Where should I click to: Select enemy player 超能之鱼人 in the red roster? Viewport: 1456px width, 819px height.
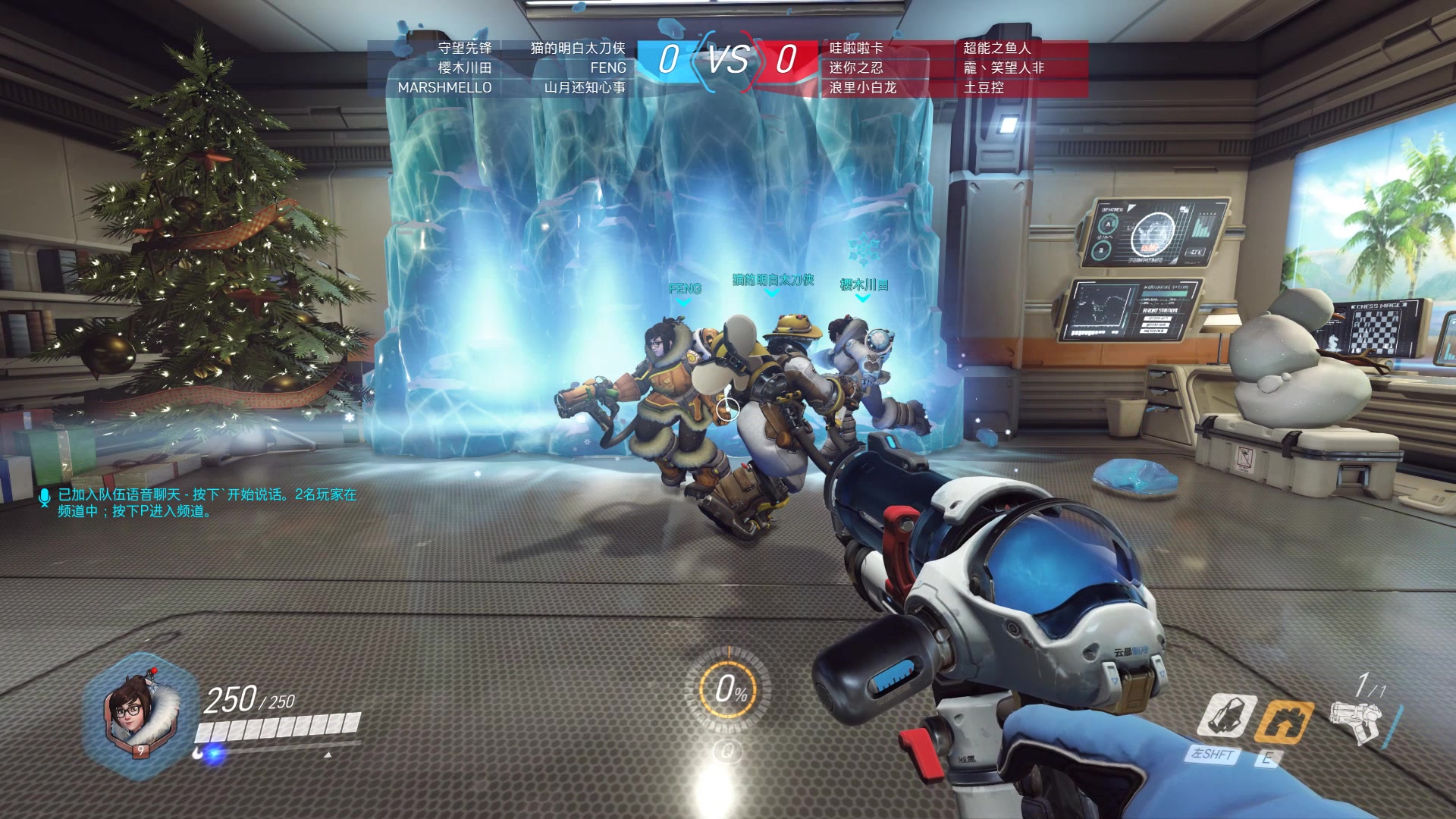(x=996, y=48)
